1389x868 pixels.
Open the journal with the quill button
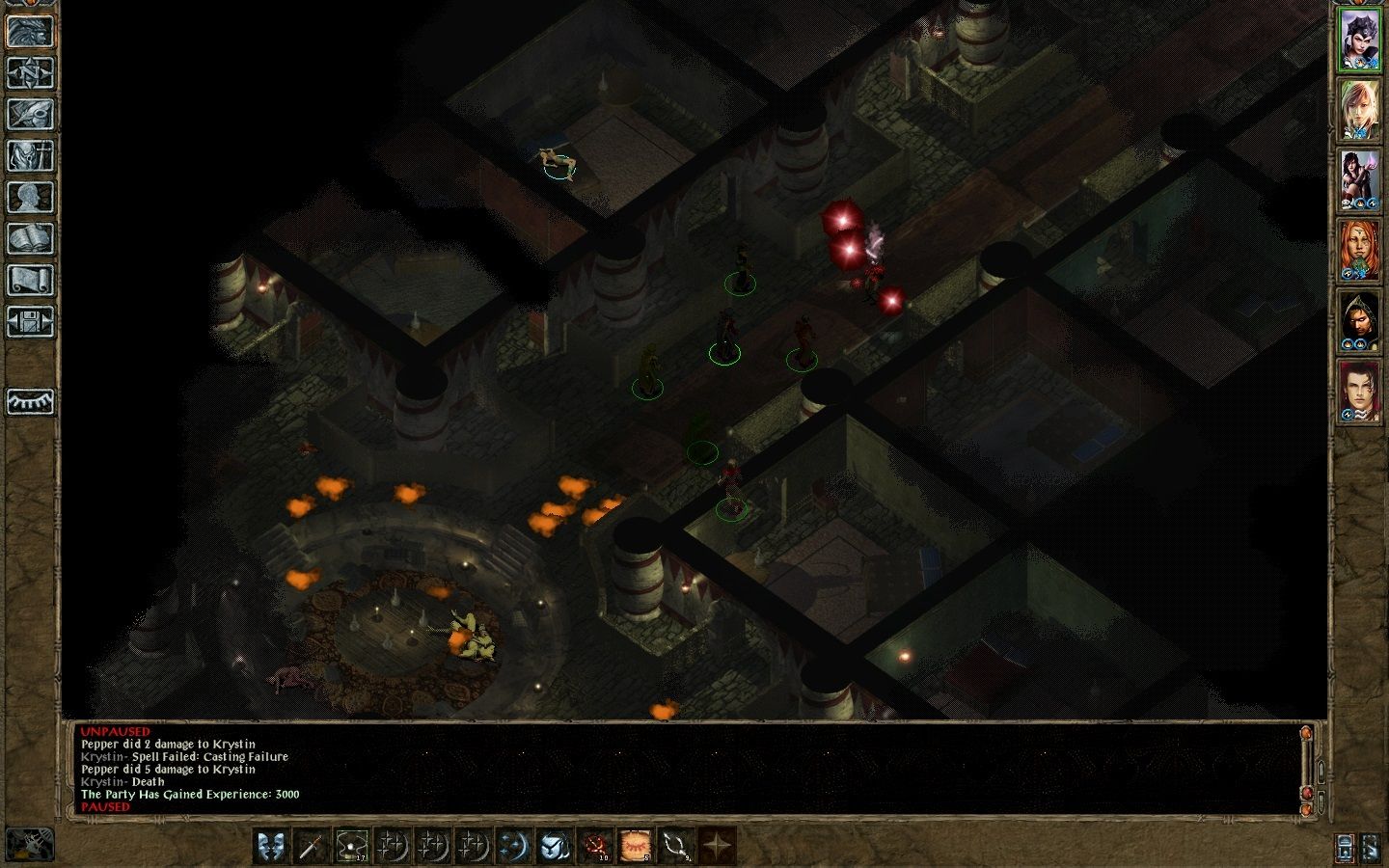click(x=30, y=115)
